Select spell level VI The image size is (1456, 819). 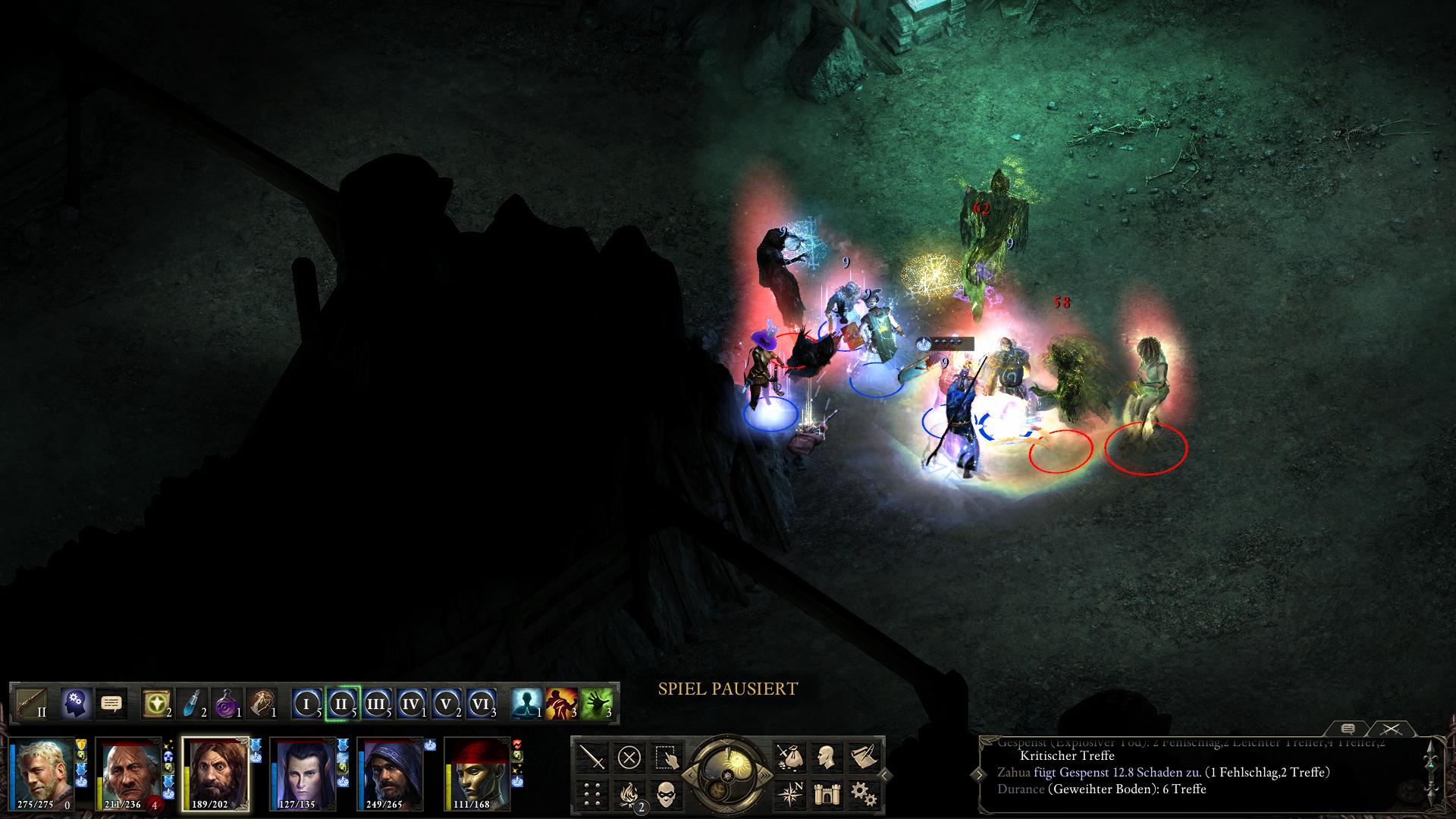pyautogui.click(x=481, y=704)
